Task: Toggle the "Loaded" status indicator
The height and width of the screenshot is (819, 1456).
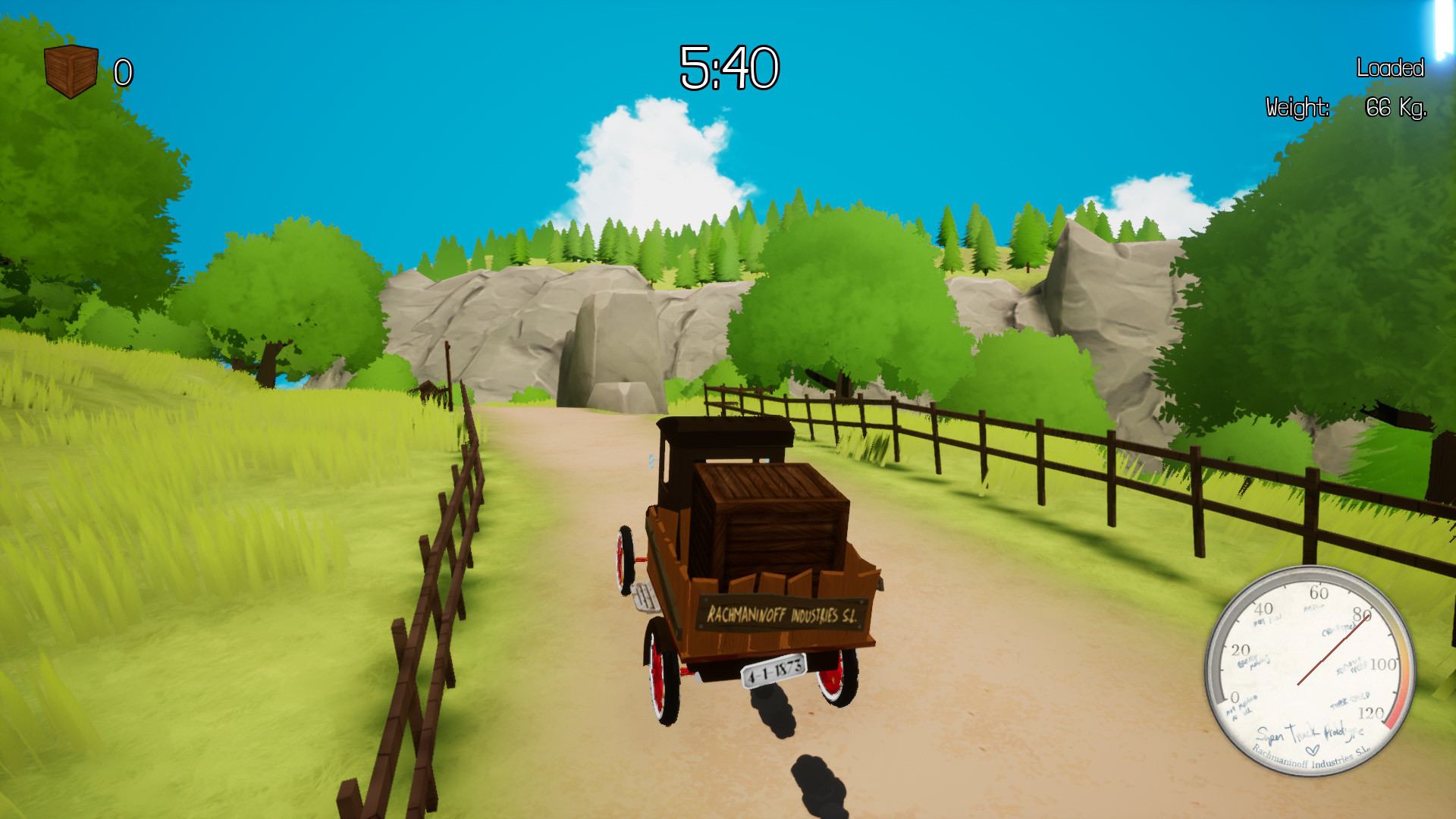Action: pos(1390,68)
